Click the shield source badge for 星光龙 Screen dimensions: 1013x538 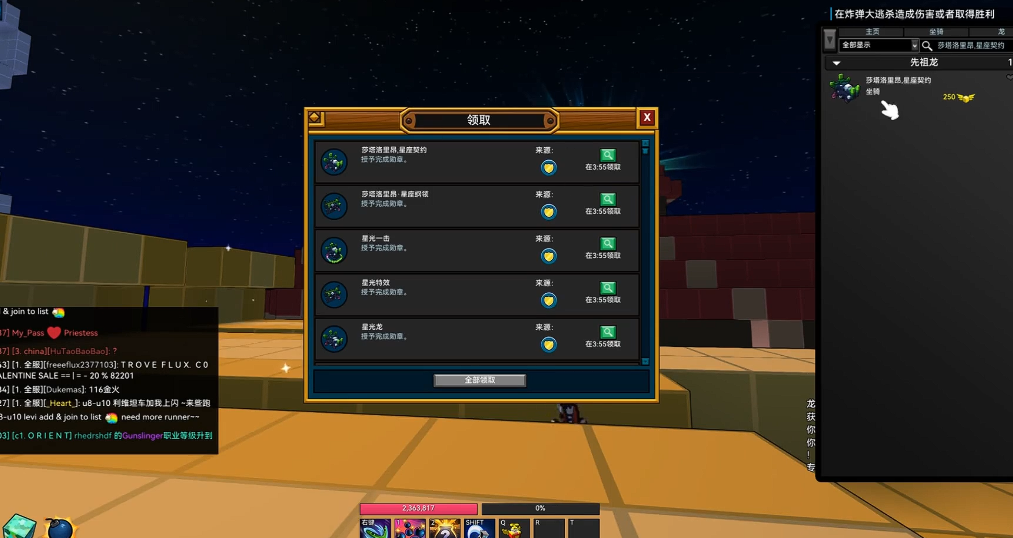pos(548,344)
